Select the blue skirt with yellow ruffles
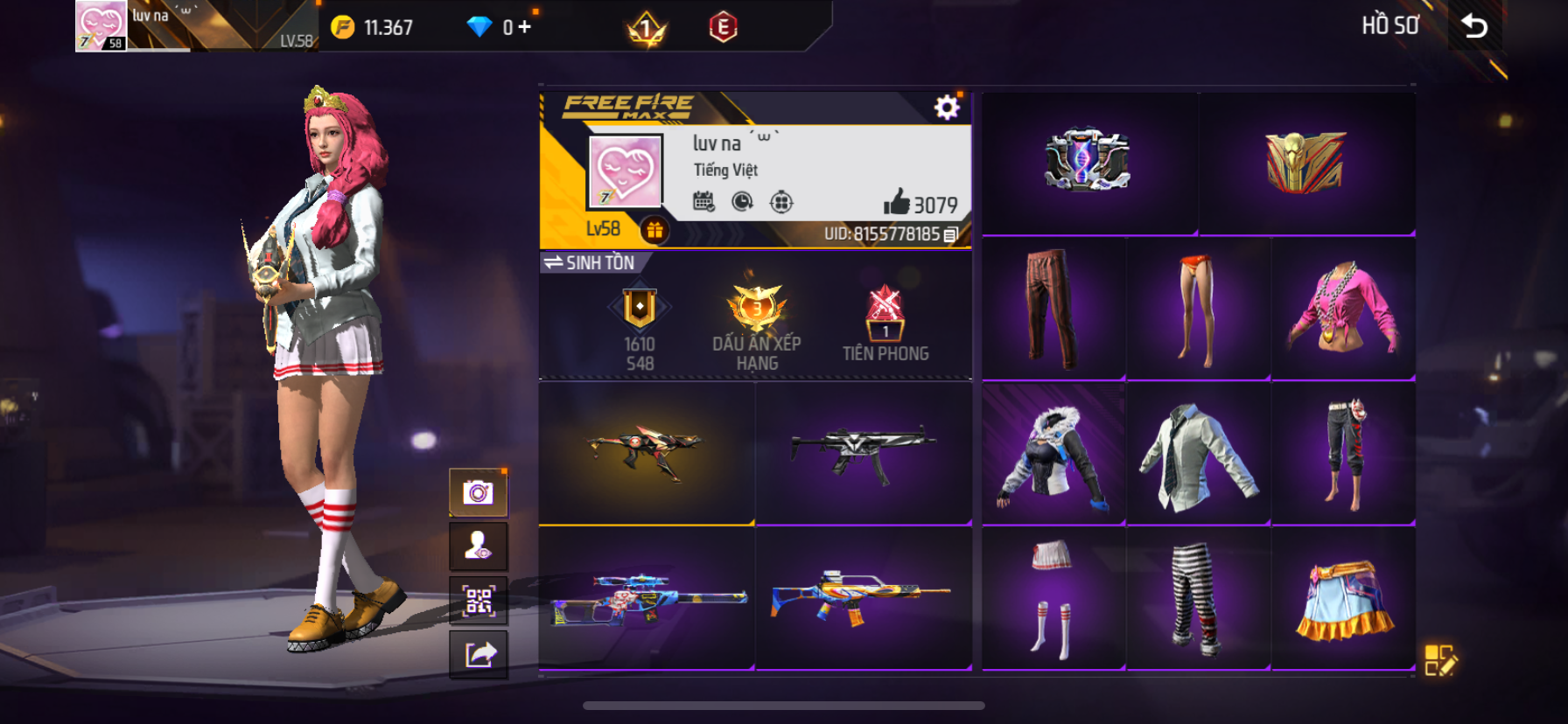Viewport: 1568px width, 724px height. [1342, 599]
